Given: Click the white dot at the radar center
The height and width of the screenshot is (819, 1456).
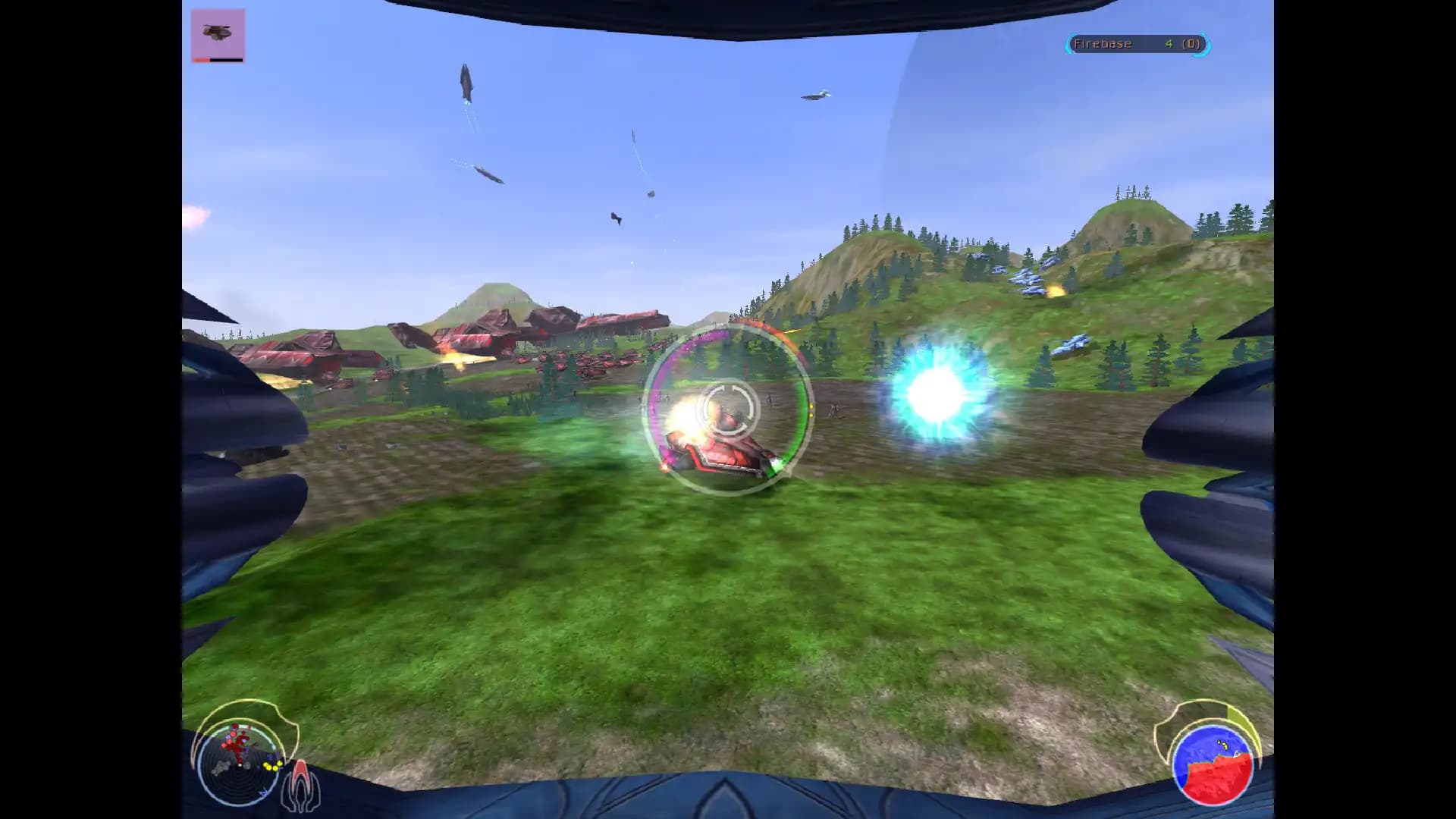Looking at the screenshot, I should tap(239, 765).
